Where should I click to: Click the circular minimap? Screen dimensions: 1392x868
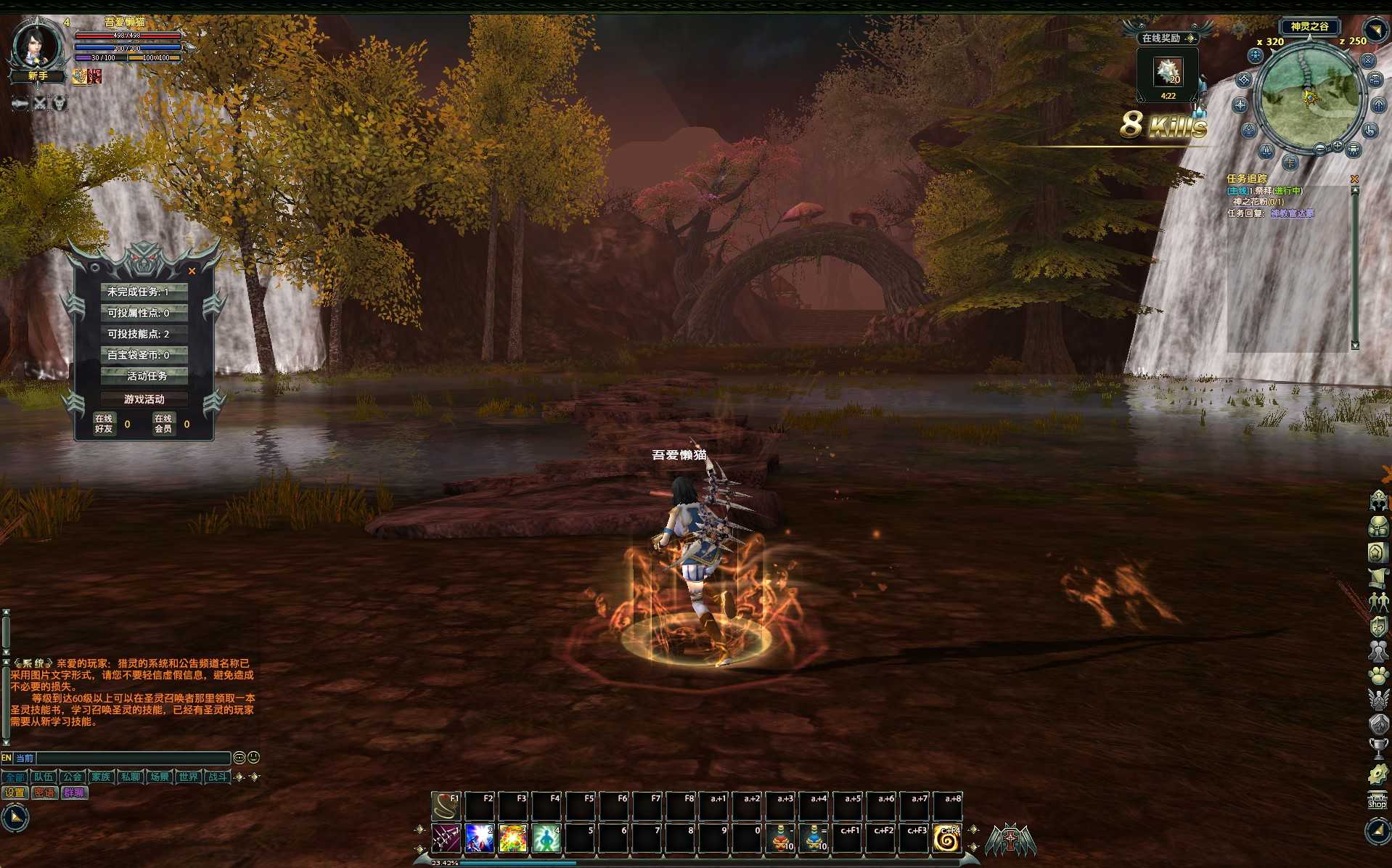pos(1309,96)
